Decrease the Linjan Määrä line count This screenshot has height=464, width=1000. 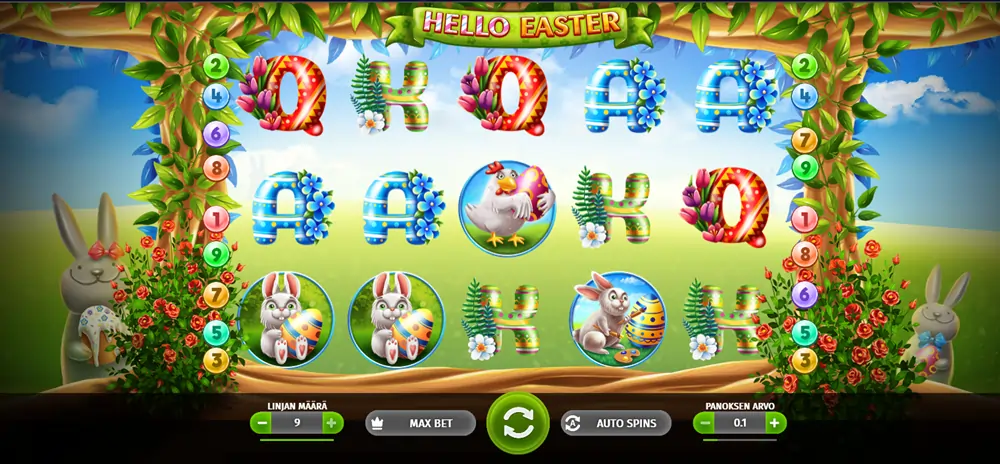(262, 423)
